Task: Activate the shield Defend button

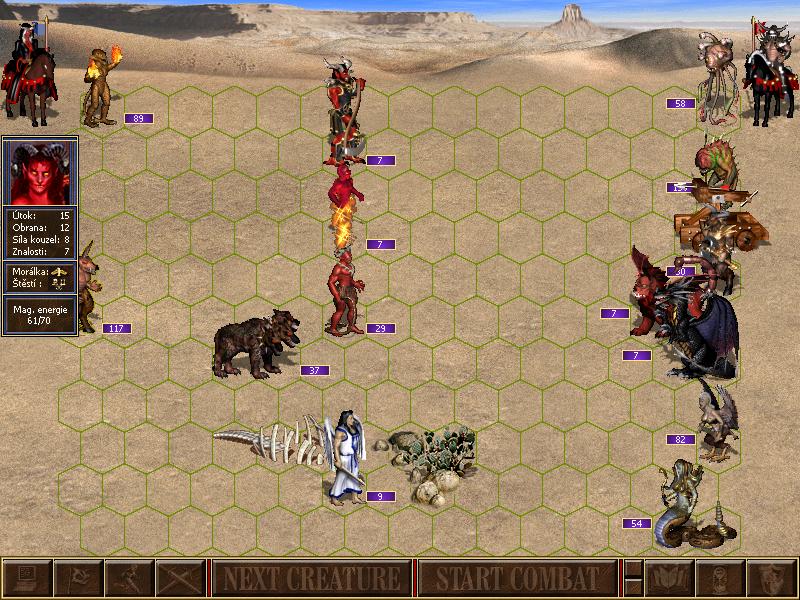Action: click(771, 578)
